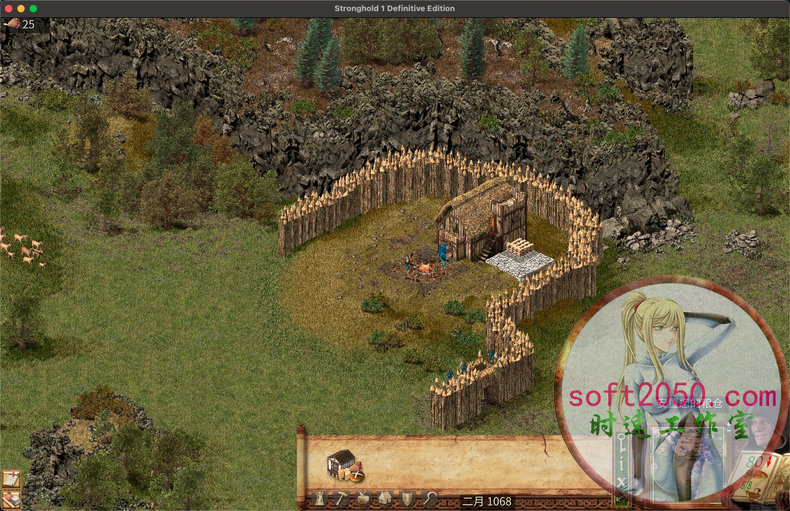
Task: Open the mission briefing notes icon
Action: [11, 479]
